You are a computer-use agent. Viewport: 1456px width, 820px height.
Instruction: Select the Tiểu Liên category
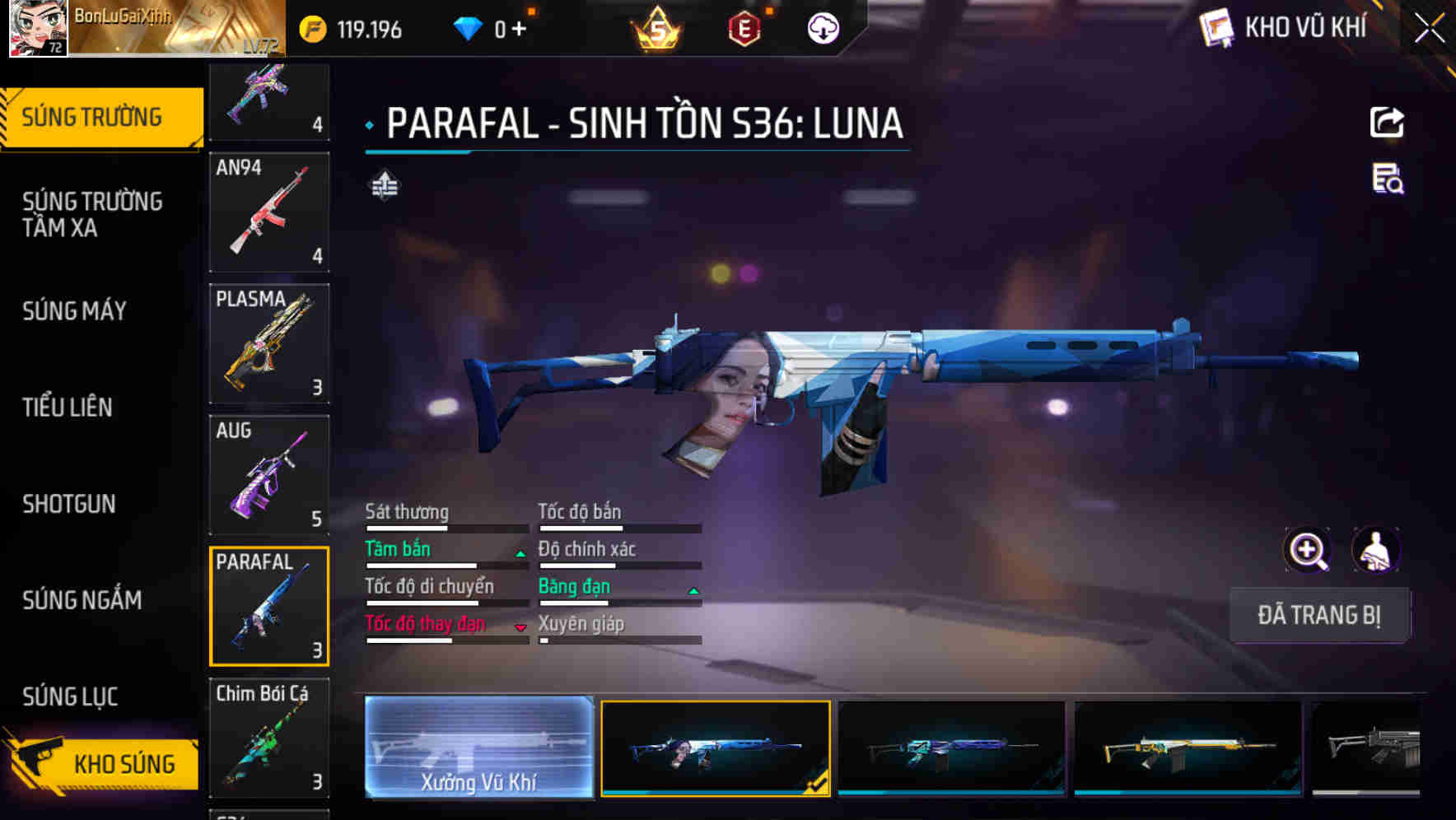pyautogui.click(x=68, y=407)
